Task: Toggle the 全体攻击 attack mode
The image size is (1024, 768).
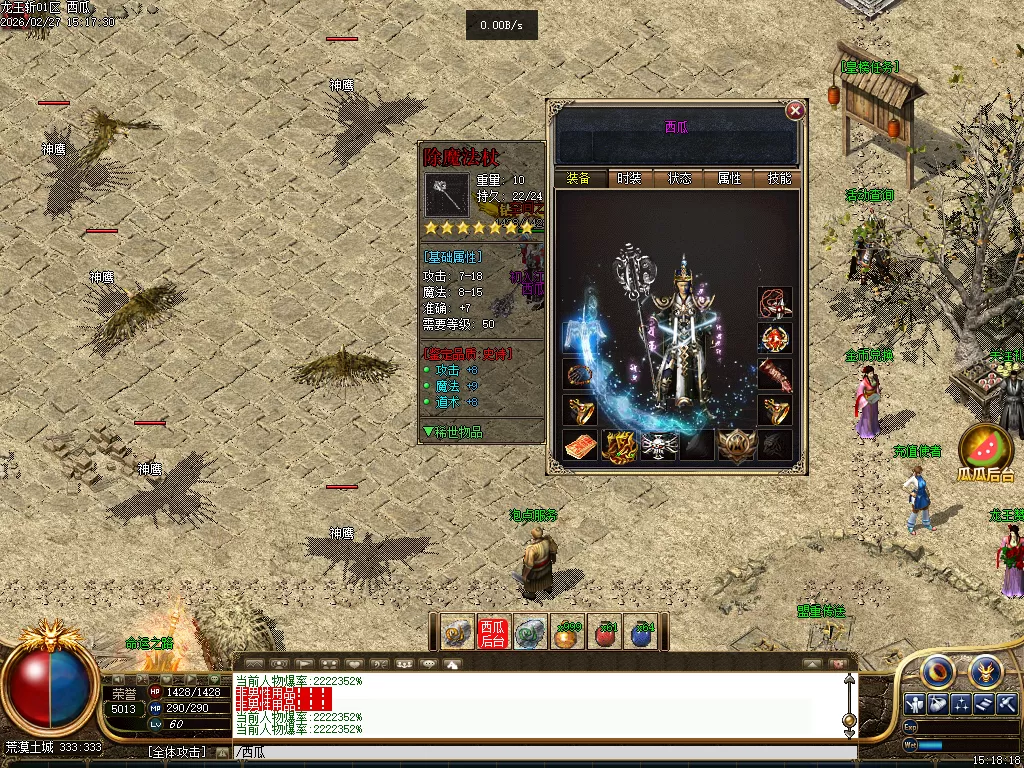Action: [177, 752]
